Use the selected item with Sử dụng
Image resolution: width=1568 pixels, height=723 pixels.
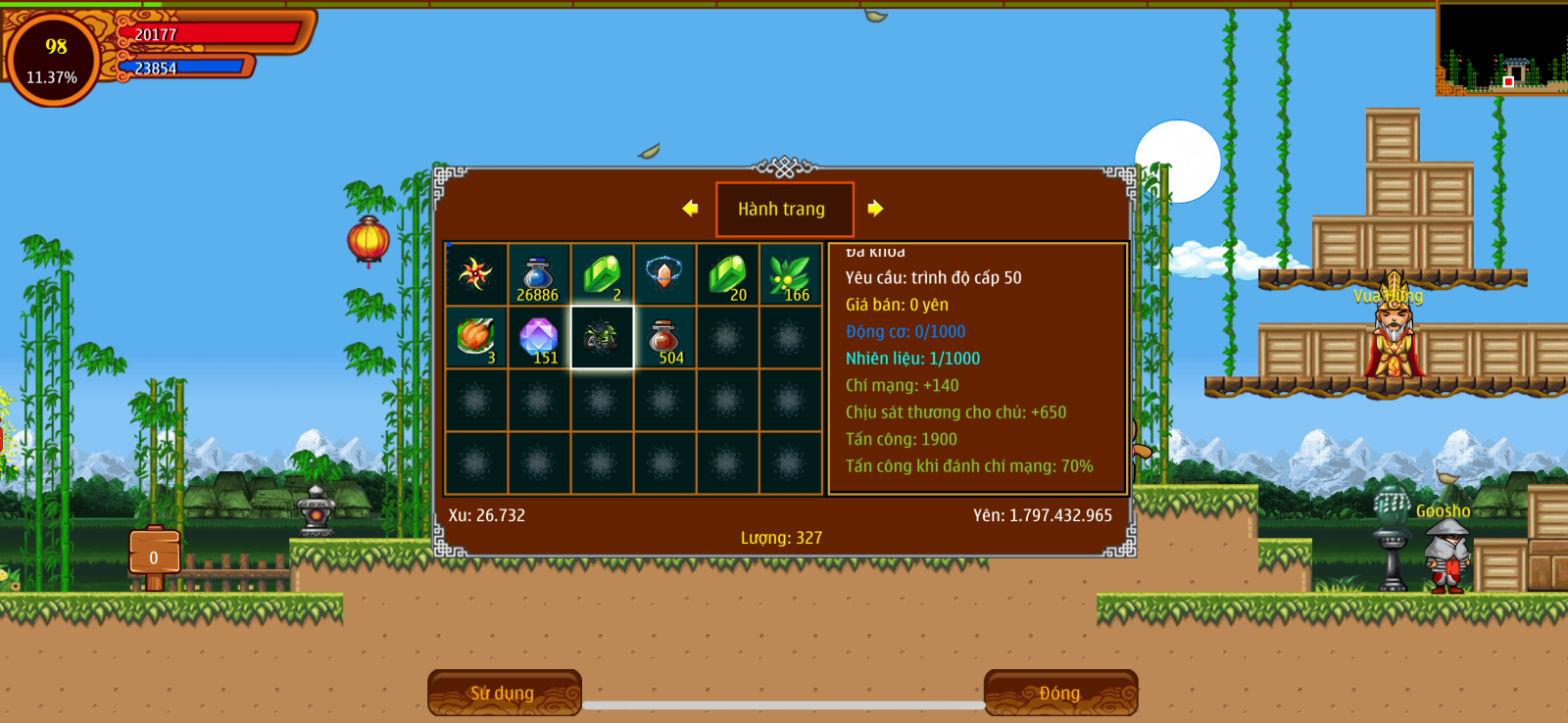pos(504,693)
